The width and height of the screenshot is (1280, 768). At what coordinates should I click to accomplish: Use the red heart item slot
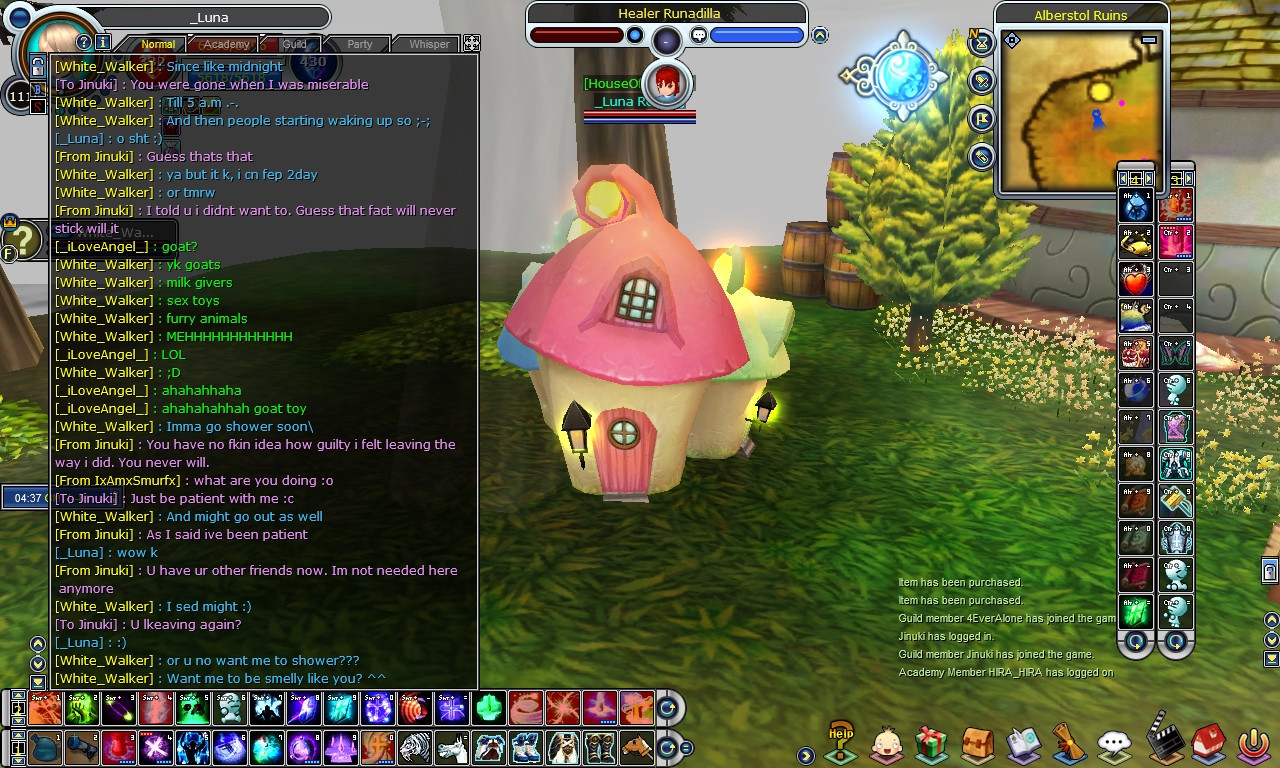[x=1136, y=282]
